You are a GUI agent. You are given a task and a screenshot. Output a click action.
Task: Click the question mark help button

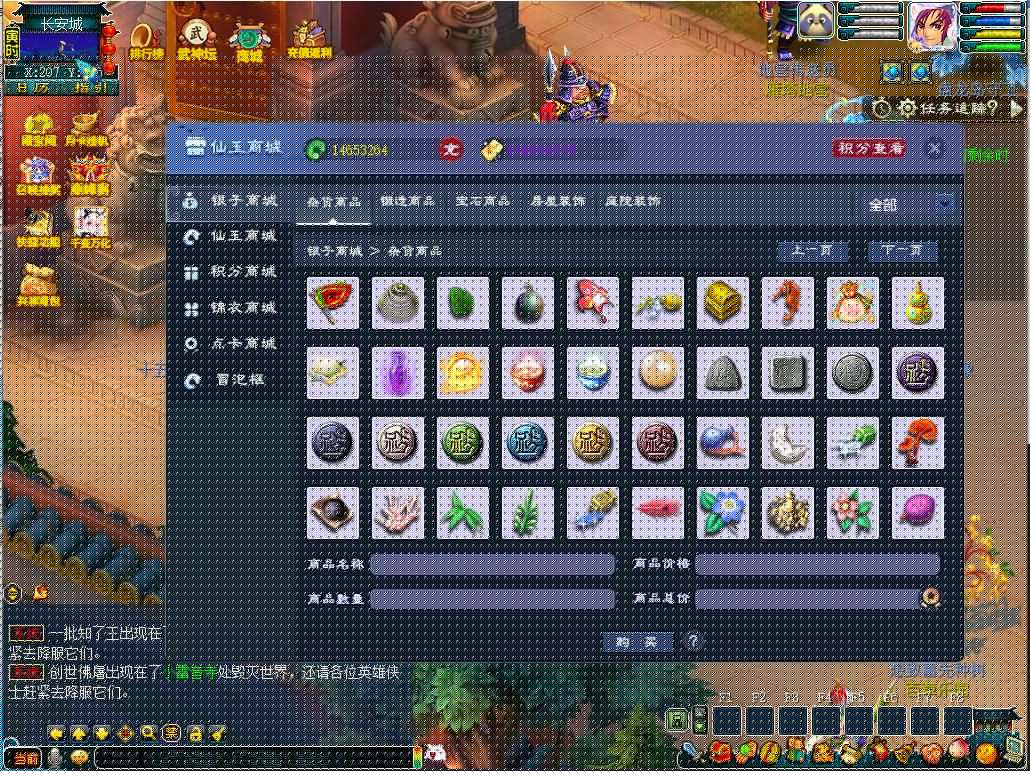(692, 642)
